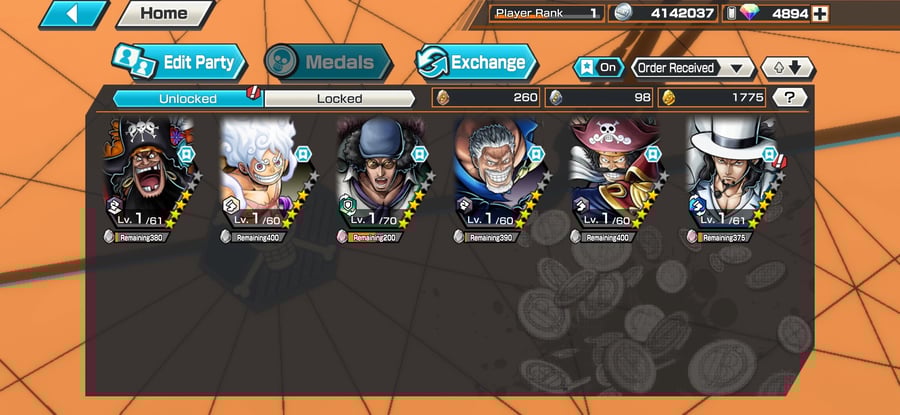Open the Medals section
The image size is (900, 415).
pos(328,62)
